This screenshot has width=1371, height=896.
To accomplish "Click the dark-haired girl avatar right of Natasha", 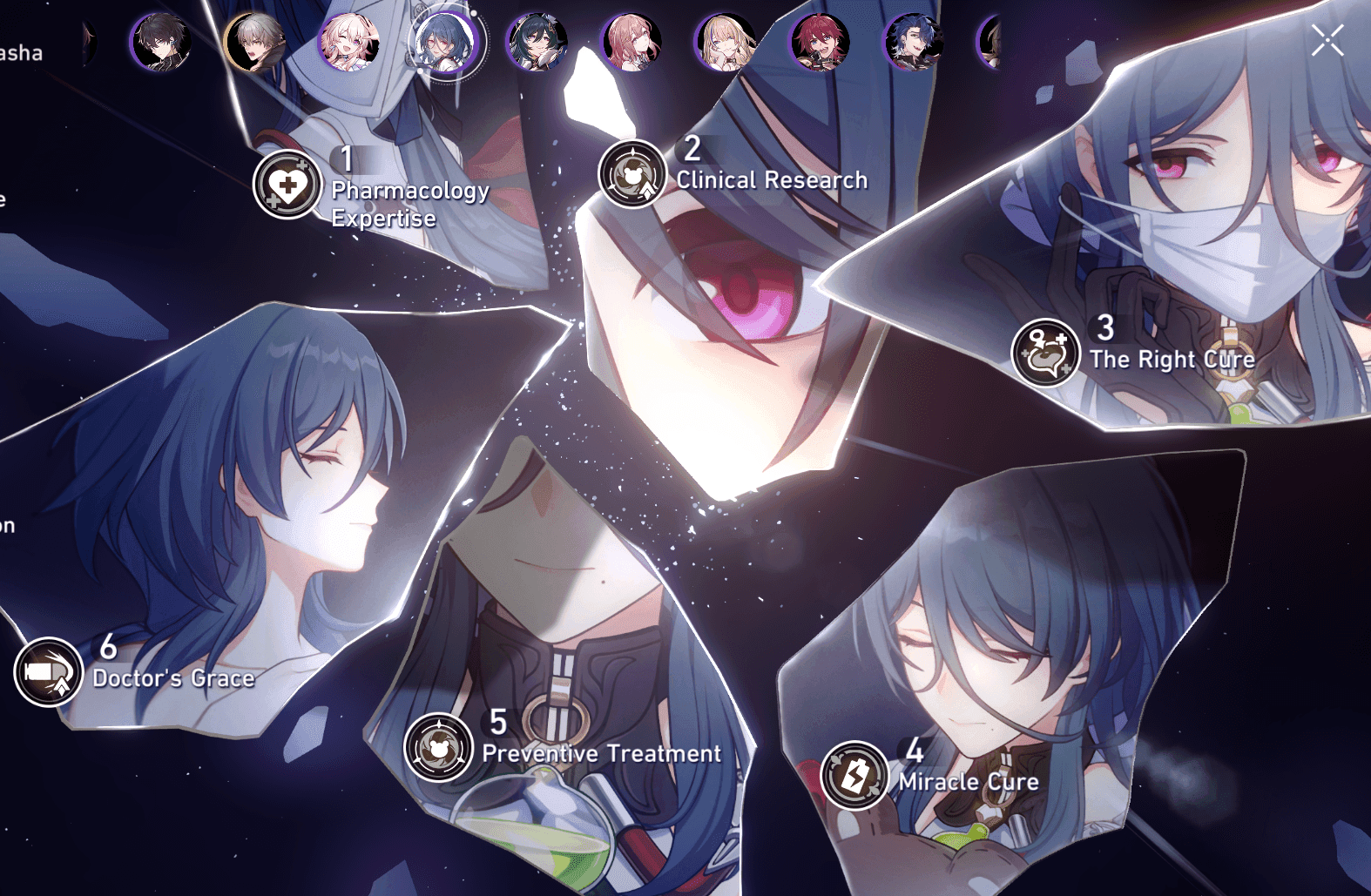I will point(537,42).
